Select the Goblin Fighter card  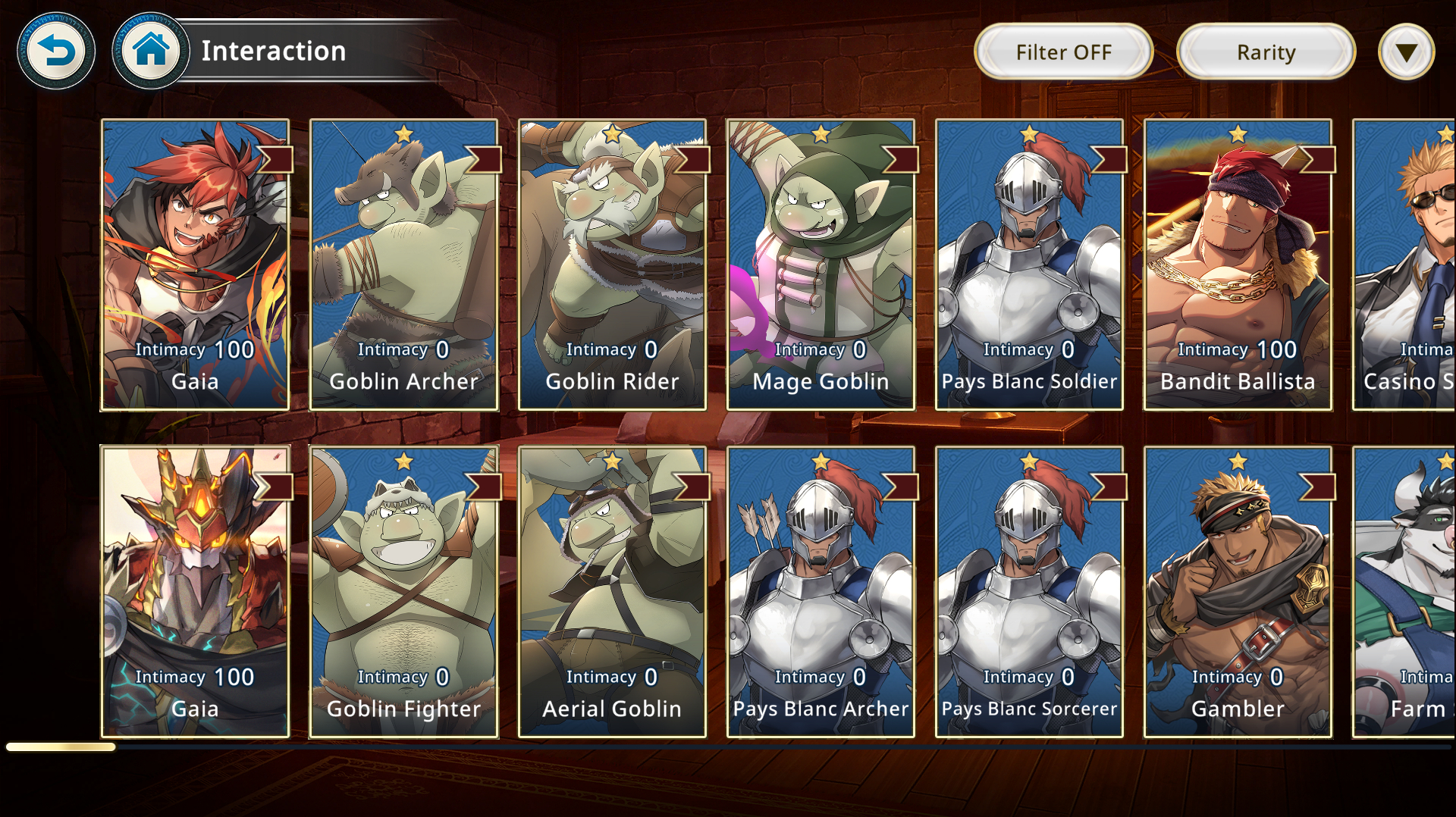click(x=403, y=592)
